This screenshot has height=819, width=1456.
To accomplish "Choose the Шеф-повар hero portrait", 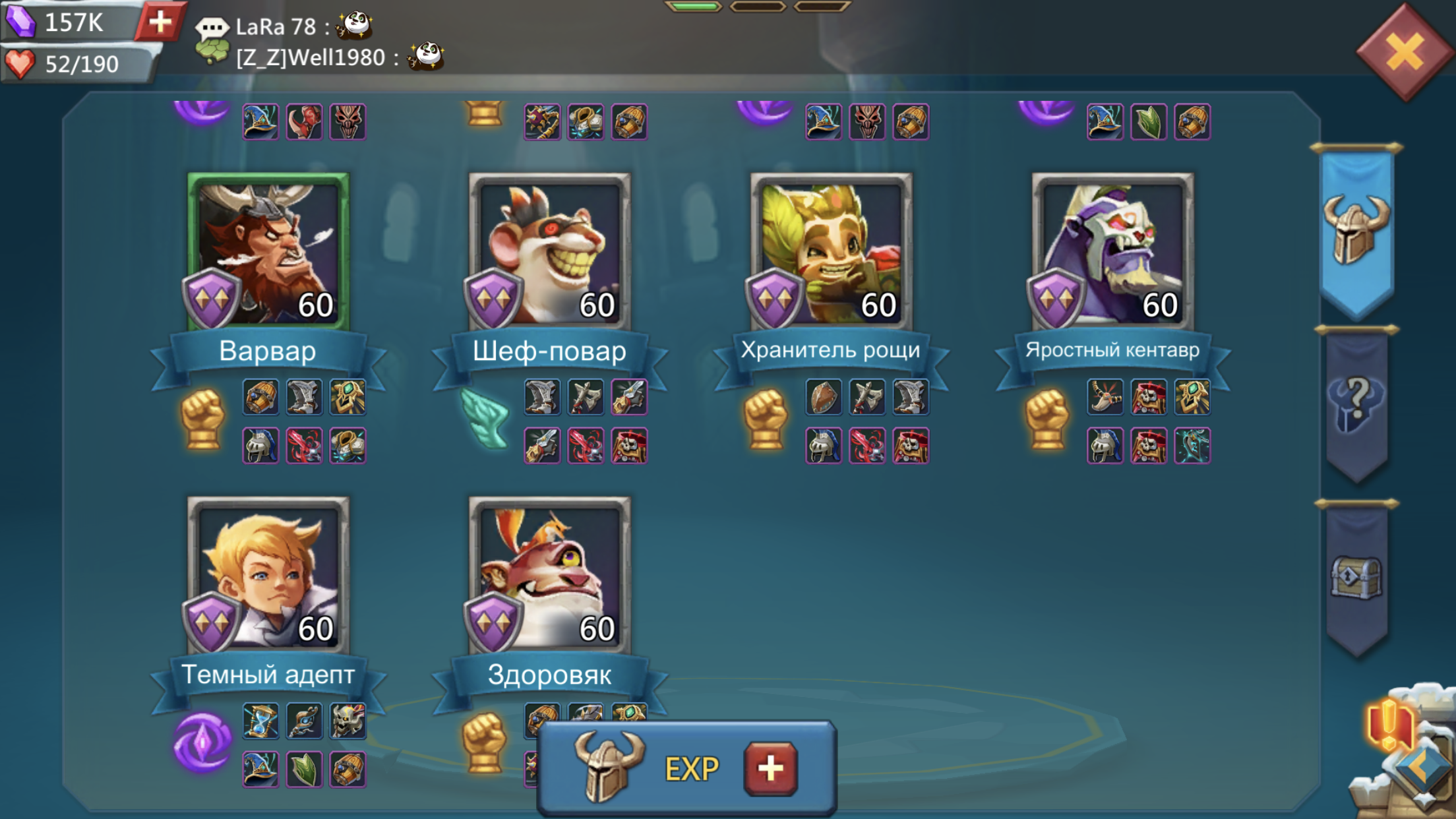I will click(x=549, y=252).
